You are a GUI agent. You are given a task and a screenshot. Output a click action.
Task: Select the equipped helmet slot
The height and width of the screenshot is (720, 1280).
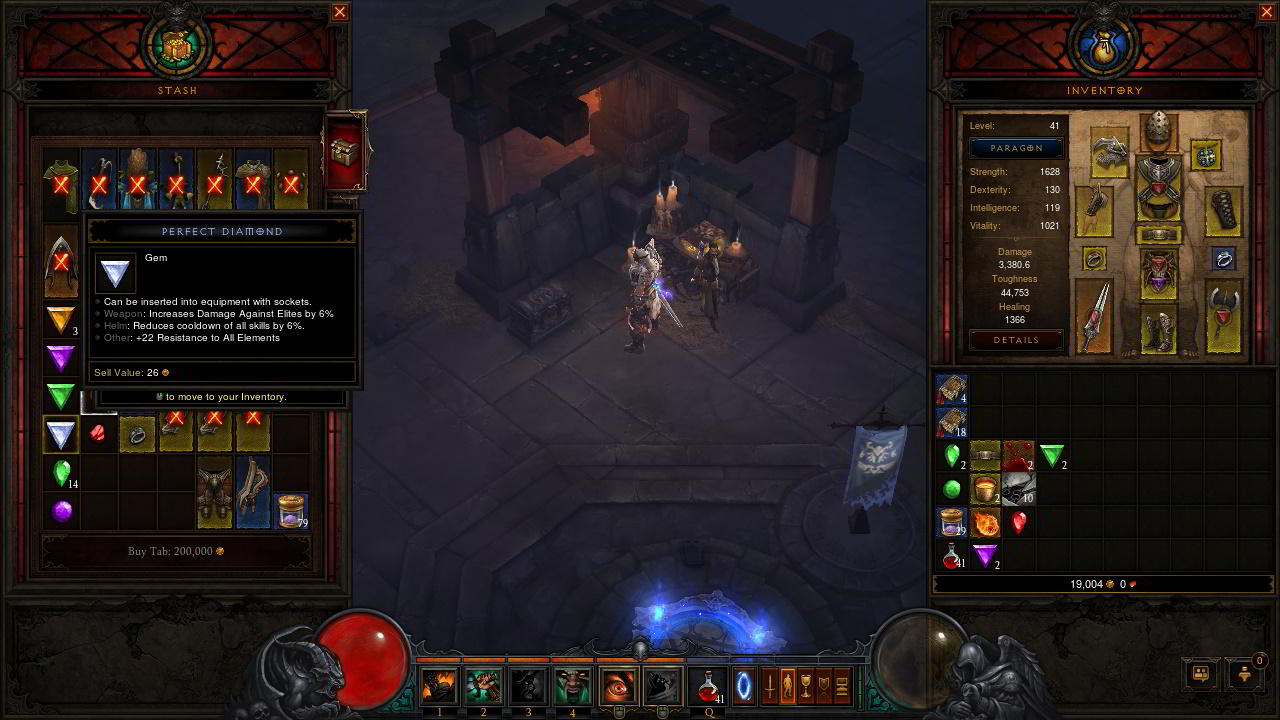[1159, 130]
